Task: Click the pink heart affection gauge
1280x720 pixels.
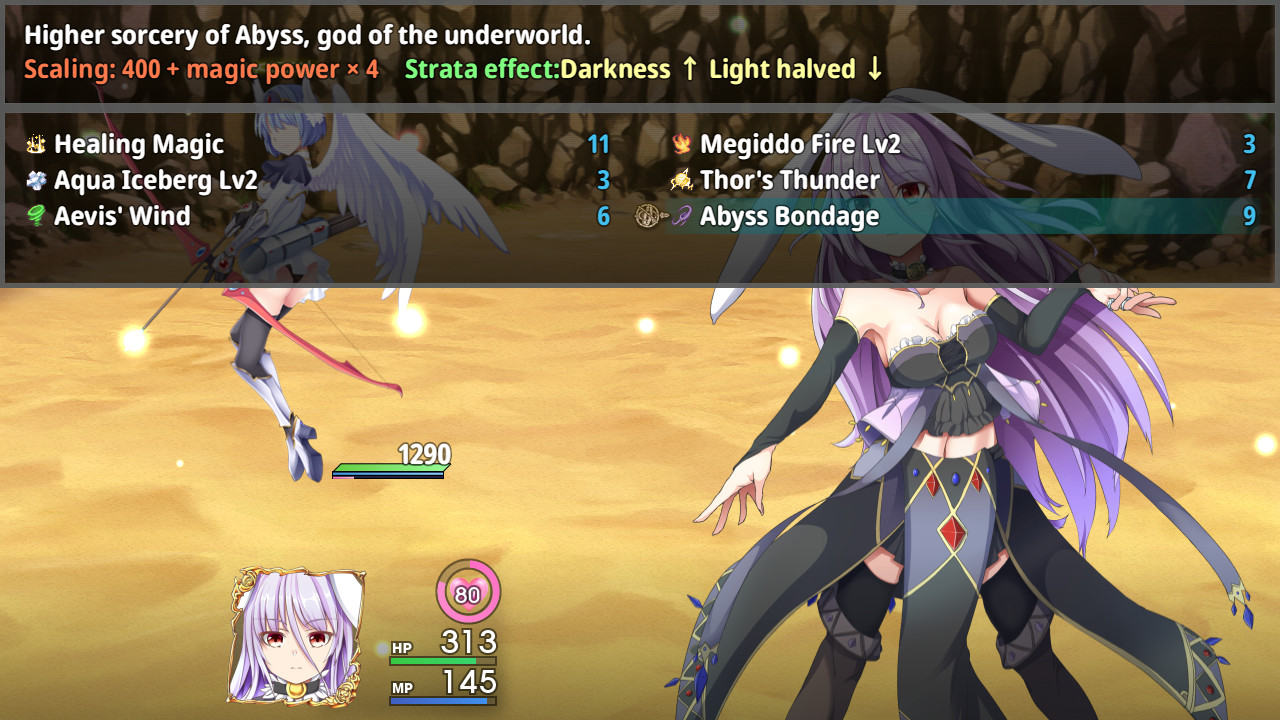Action: click(466, 591)
